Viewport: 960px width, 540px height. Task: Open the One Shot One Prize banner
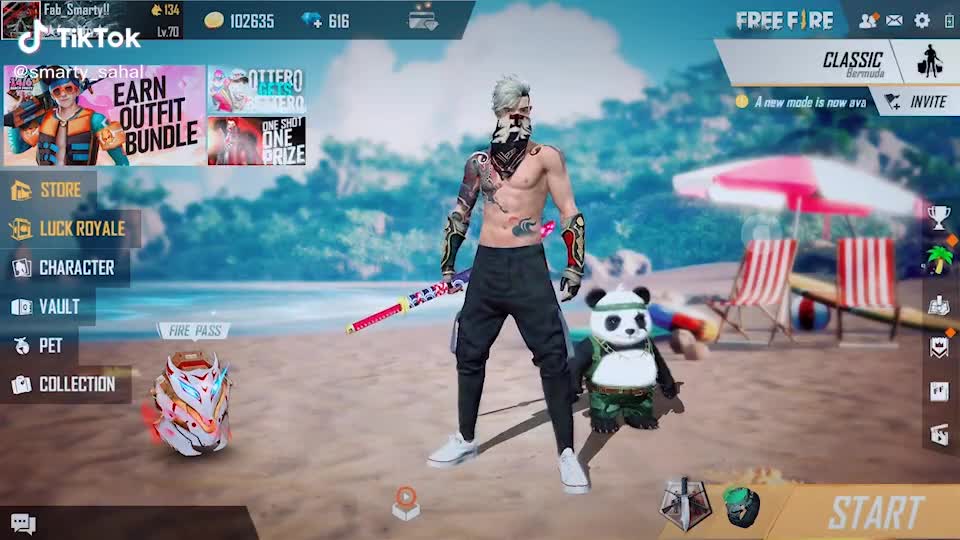tap(256, 141)
